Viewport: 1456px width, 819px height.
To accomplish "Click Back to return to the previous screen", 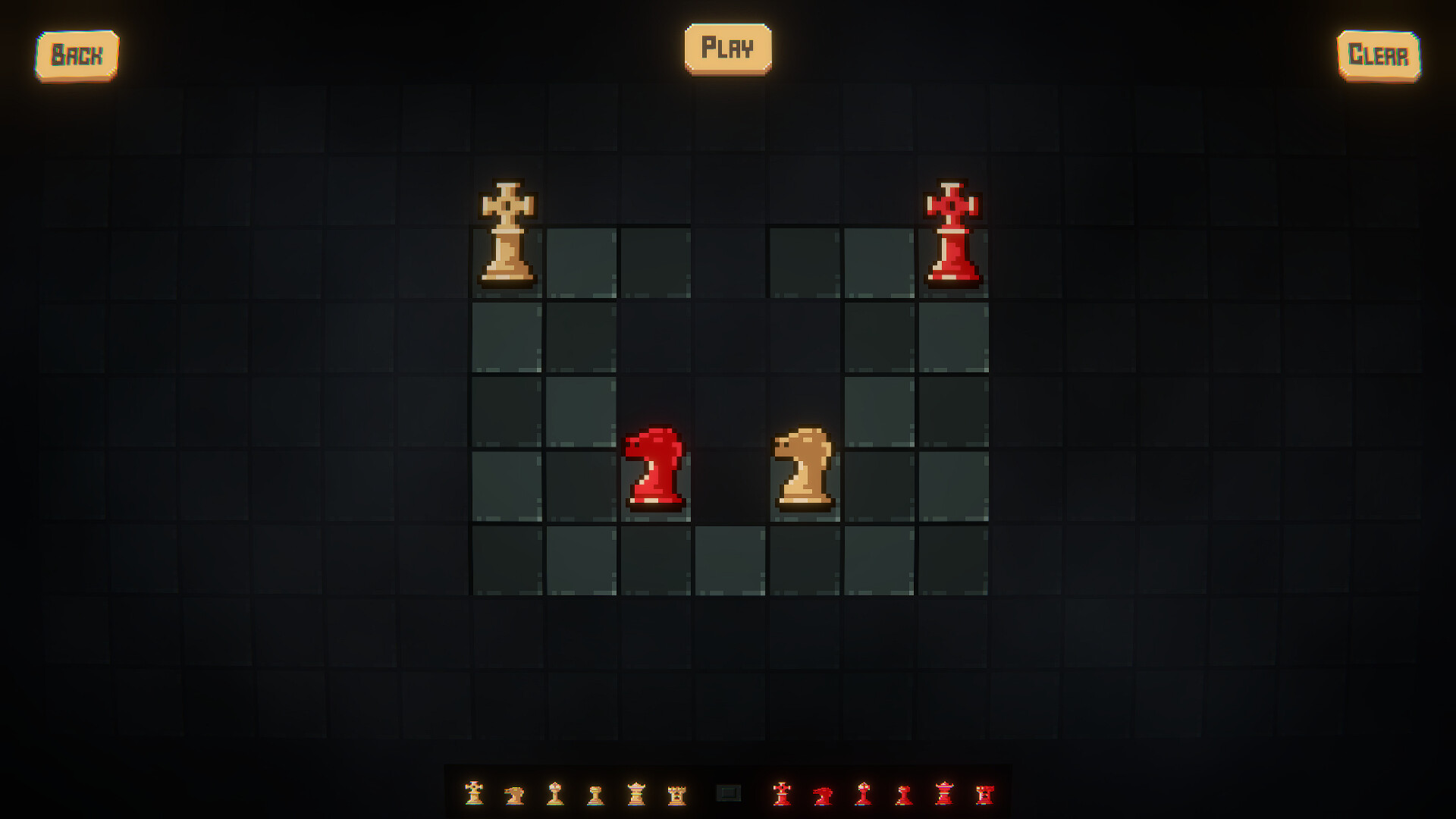I will (x=76, y=53).
